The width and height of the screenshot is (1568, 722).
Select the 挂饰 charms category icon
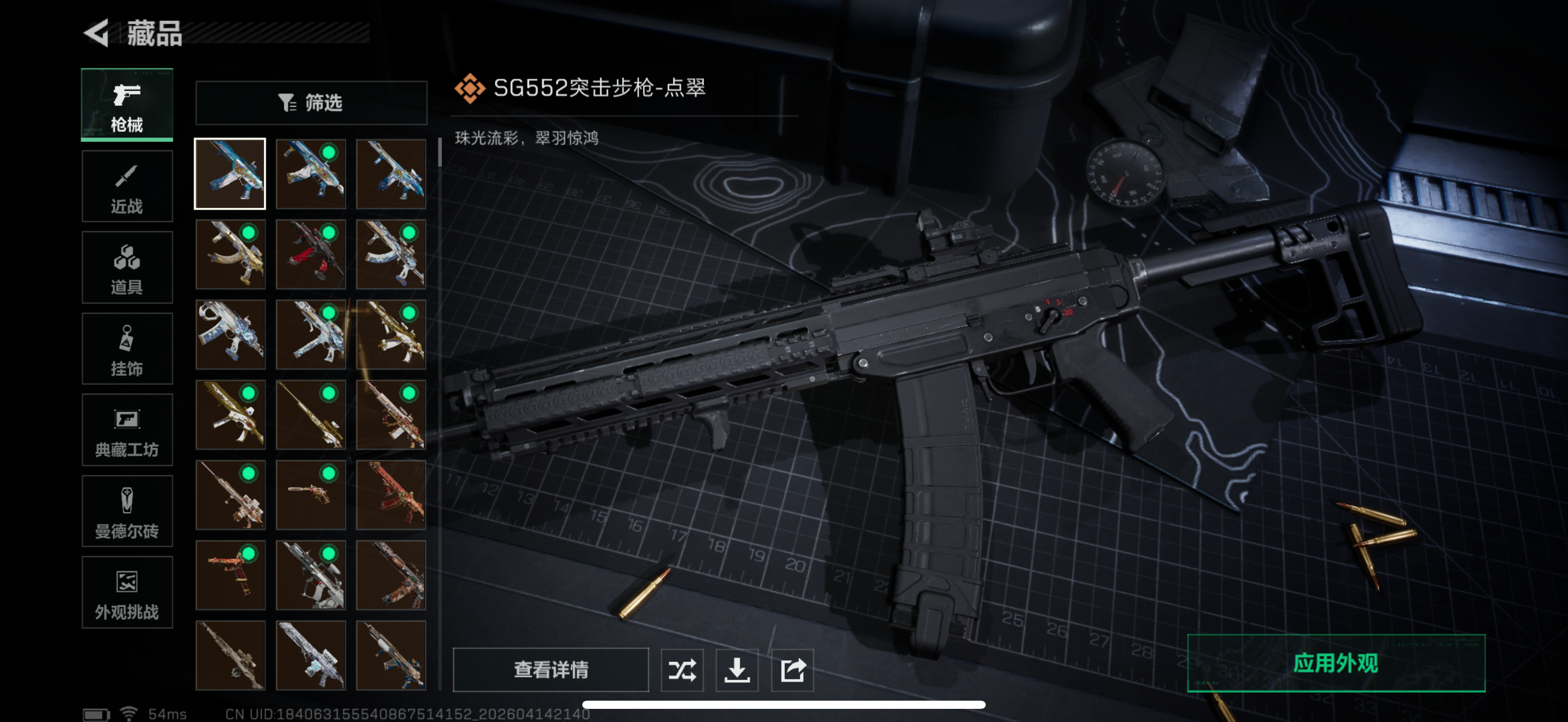127,349
